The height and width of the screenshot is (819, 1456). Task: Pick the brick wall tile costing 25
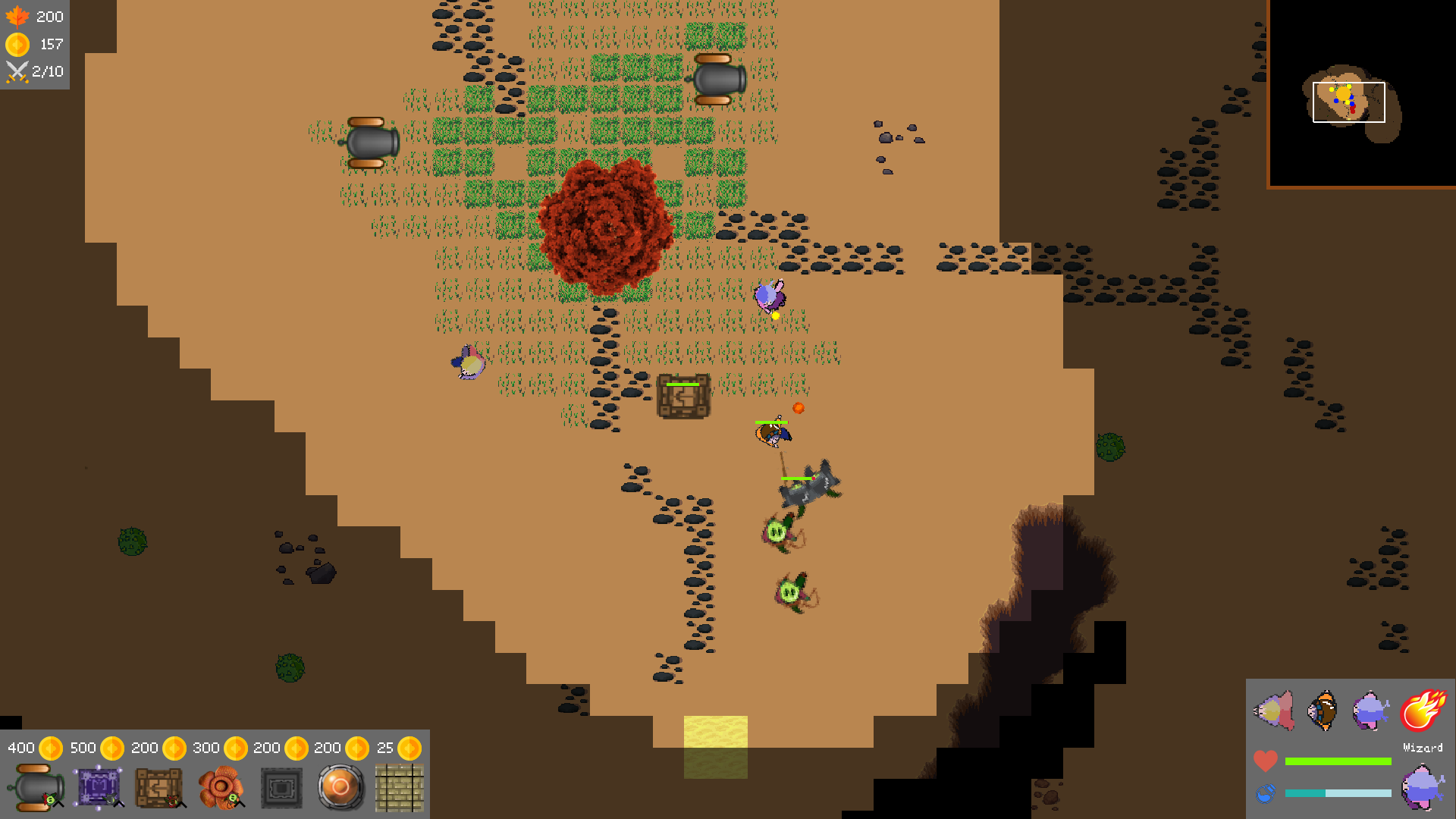[400, 787]
